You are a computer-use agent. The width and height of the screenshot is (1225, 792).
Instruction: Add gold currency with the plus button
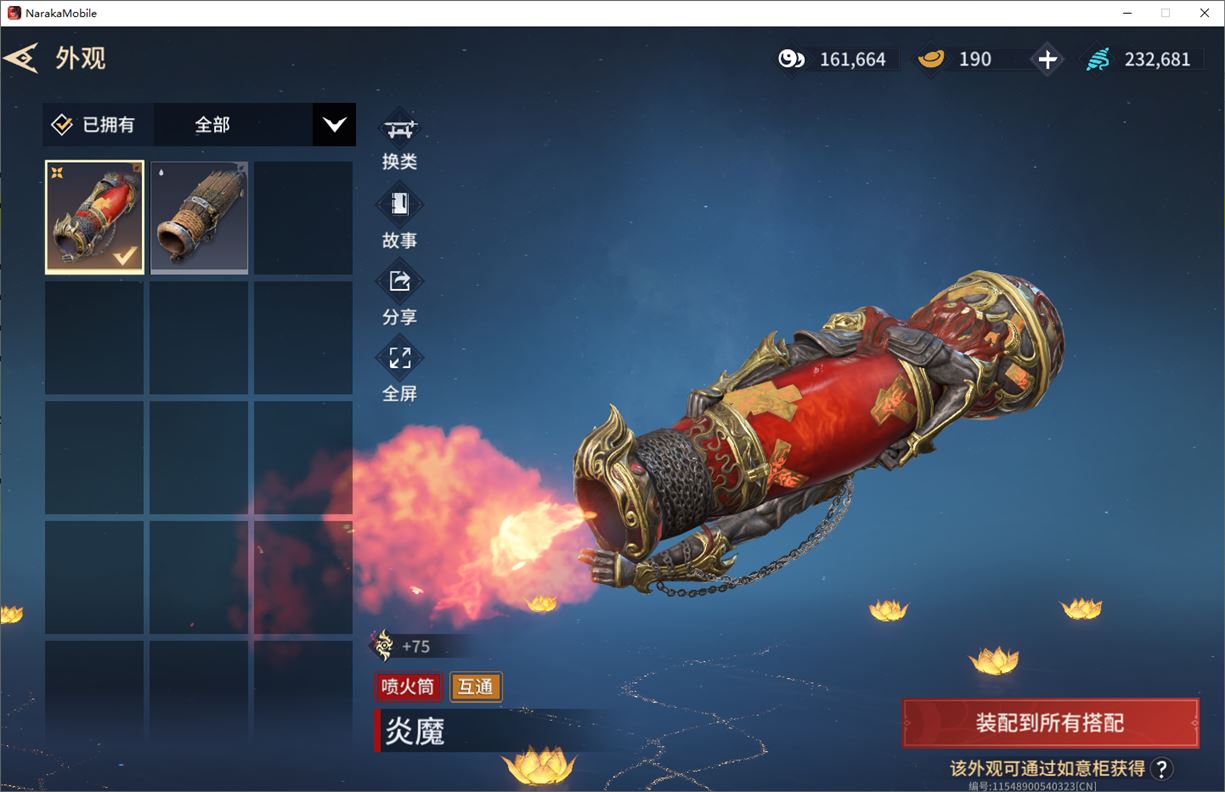(1047, 59)
